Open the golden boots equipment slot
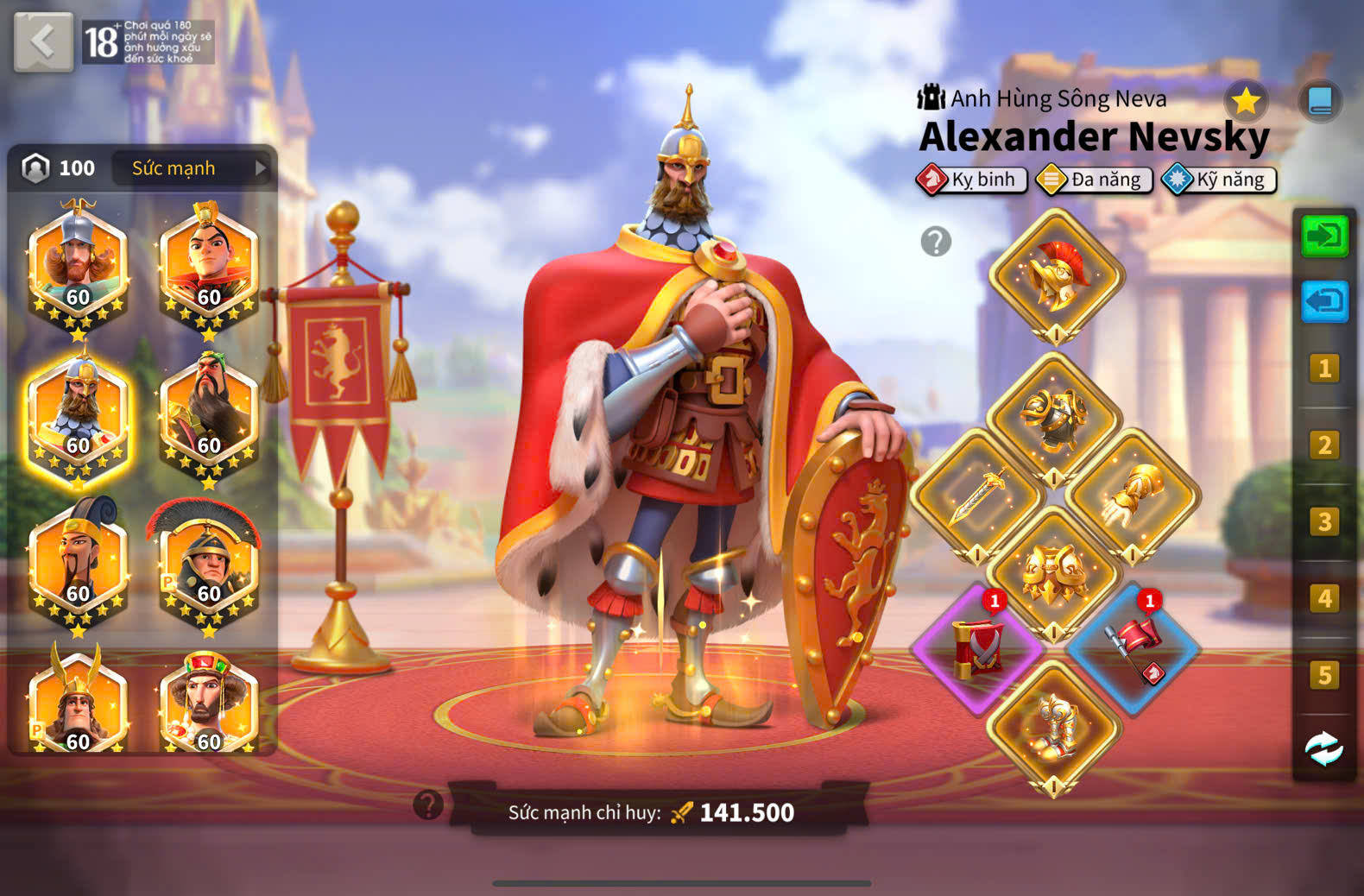 coord(1053,728)
